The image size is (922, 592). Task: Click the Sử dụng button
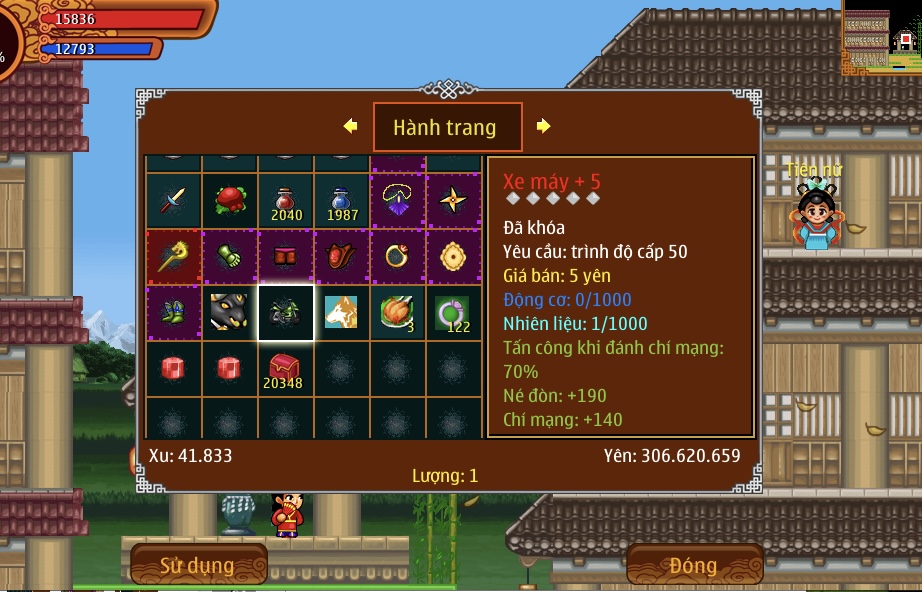pyautogui.click(x=198, y=565)
